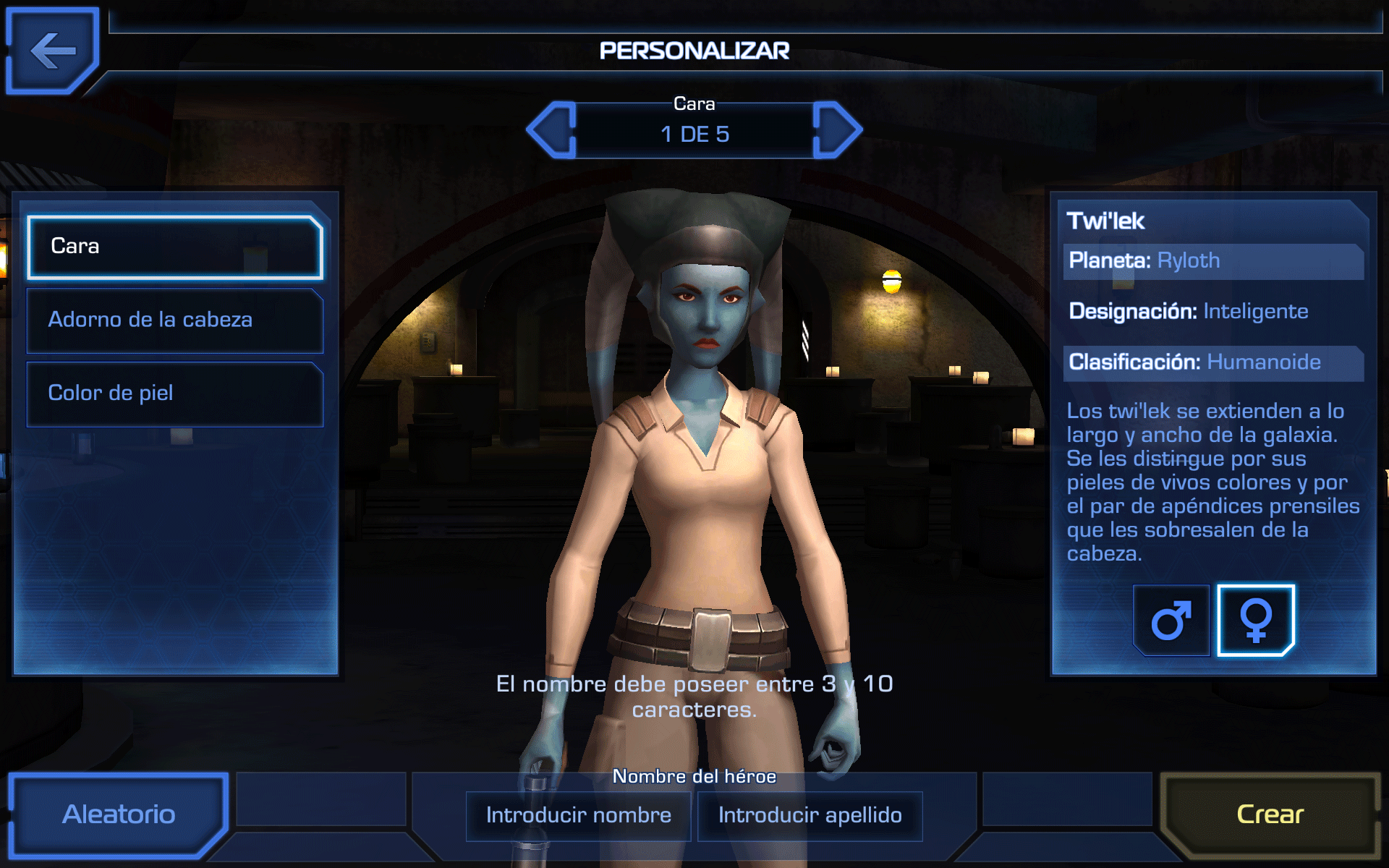This screenshot has height=868, width=1389.
Task: Click the Introducir apellido field
Action: point(810,816)
